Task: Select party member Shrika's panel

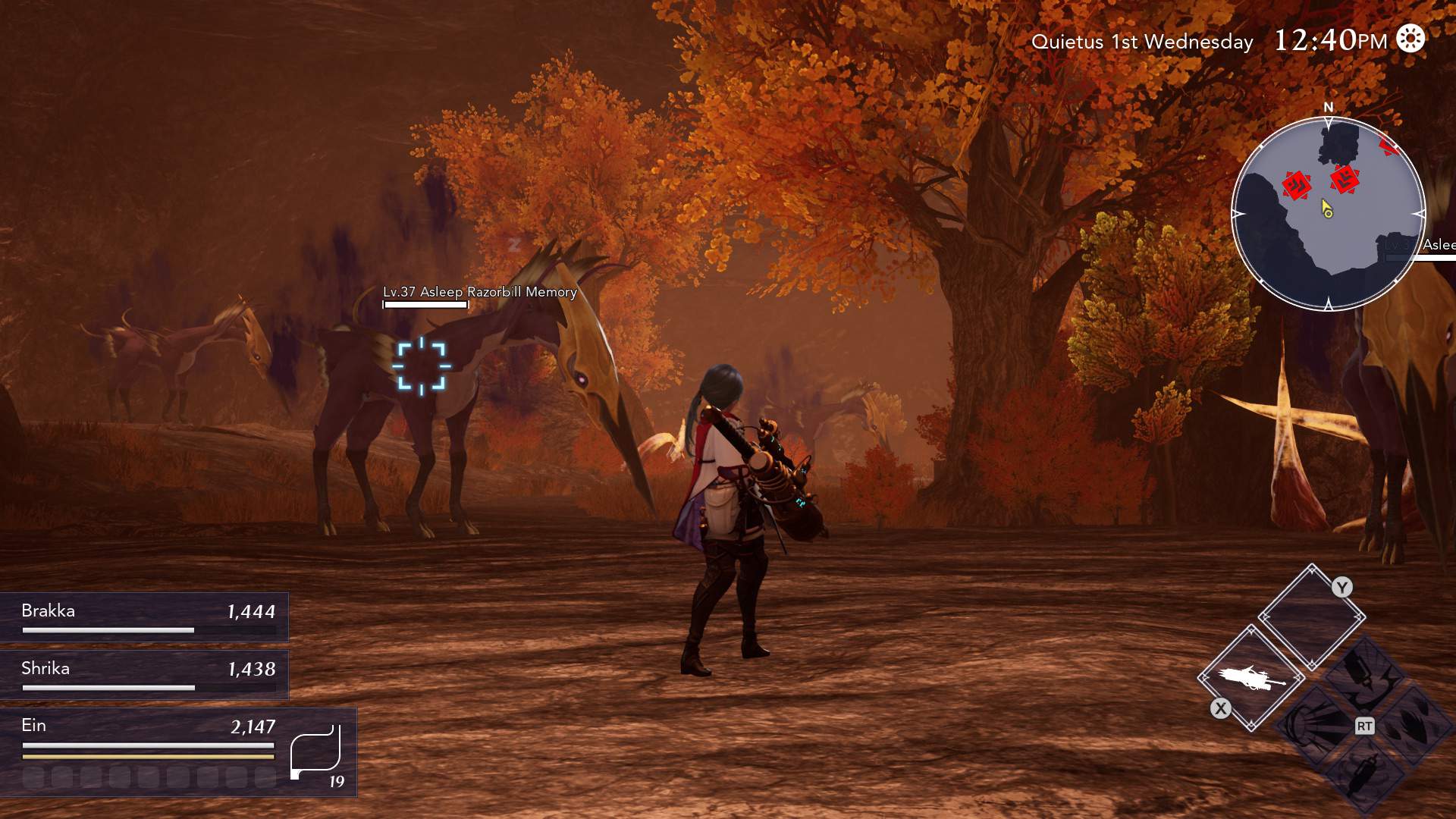Action: click(x=144, y=674)
